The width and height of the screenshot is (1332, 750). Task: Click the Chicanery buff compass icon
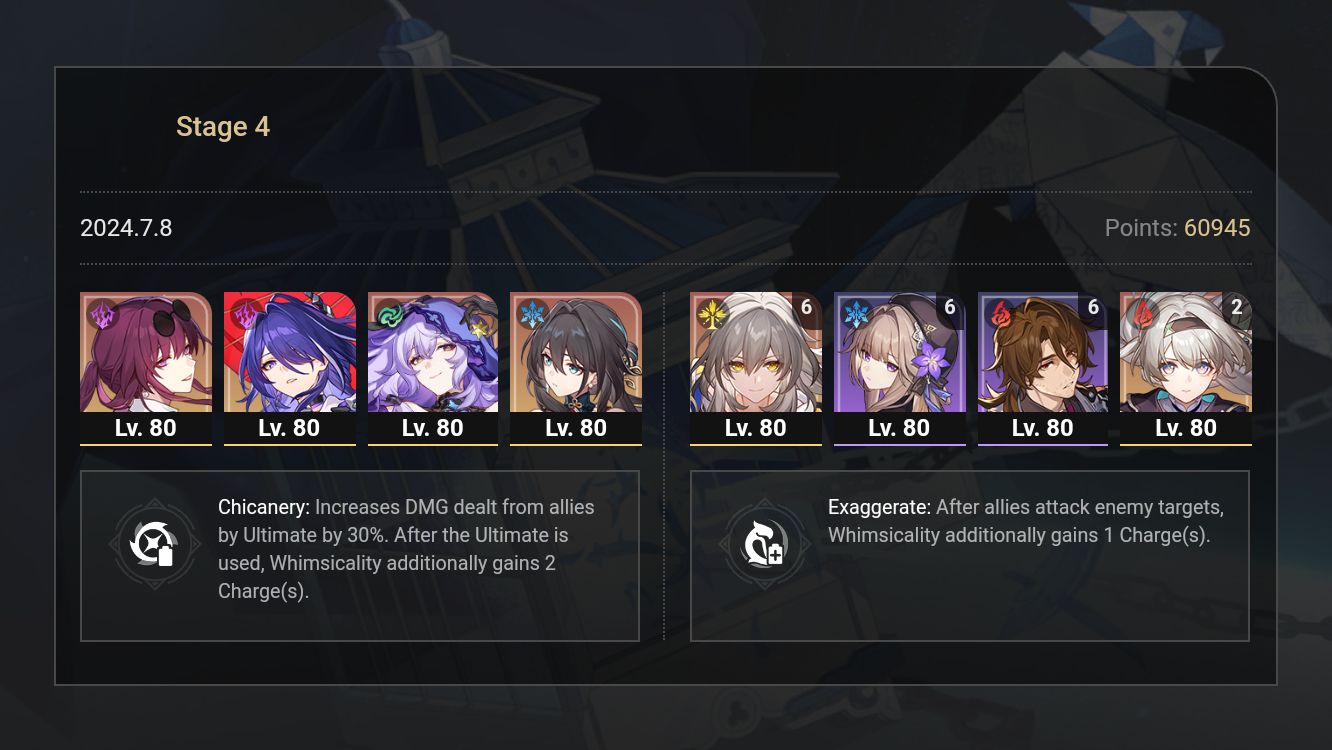pyautogui.click(x=155, y=545)
